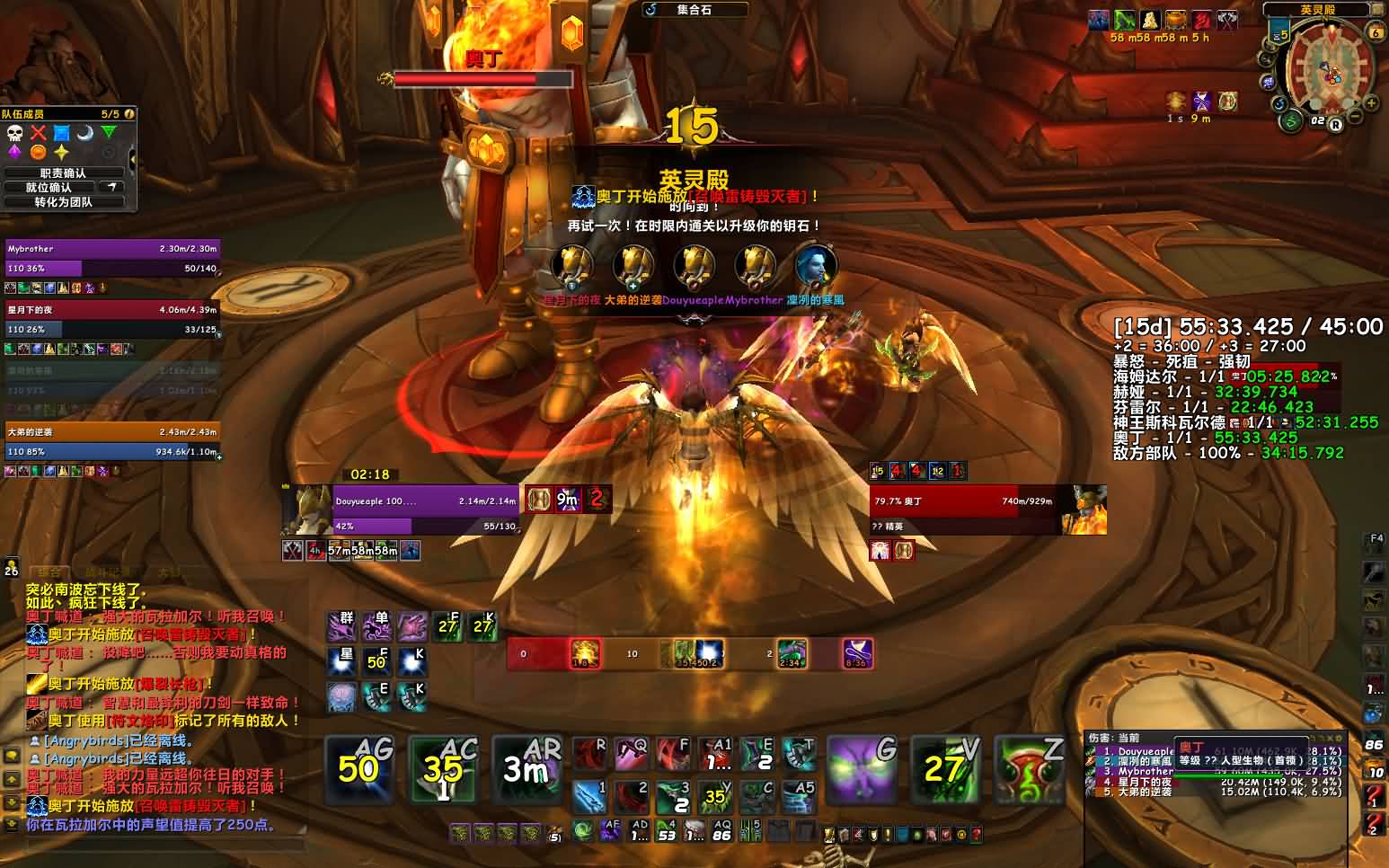Choose the red cross raid marker
This screenshot has height=868, width=1389.
point(38,134)
